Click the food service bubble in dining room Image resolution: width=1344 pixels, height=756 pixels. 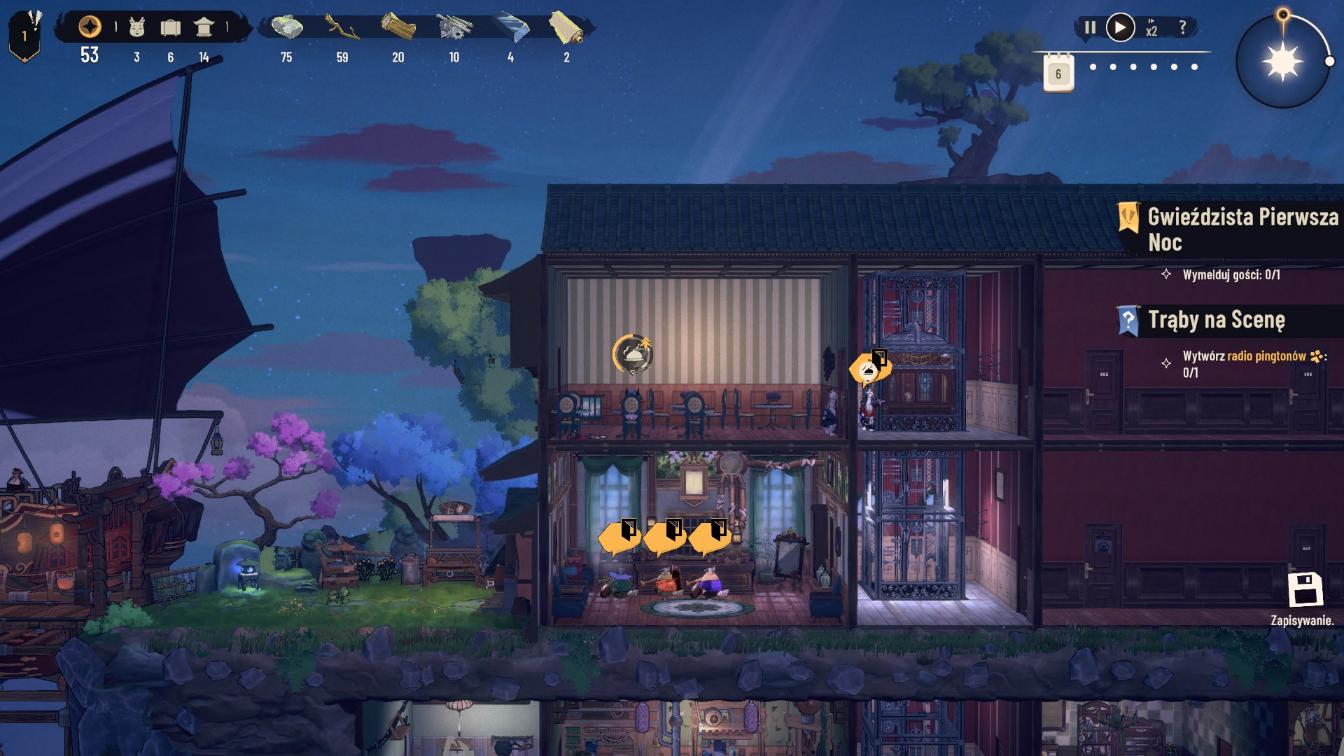[x=631, y=353]
